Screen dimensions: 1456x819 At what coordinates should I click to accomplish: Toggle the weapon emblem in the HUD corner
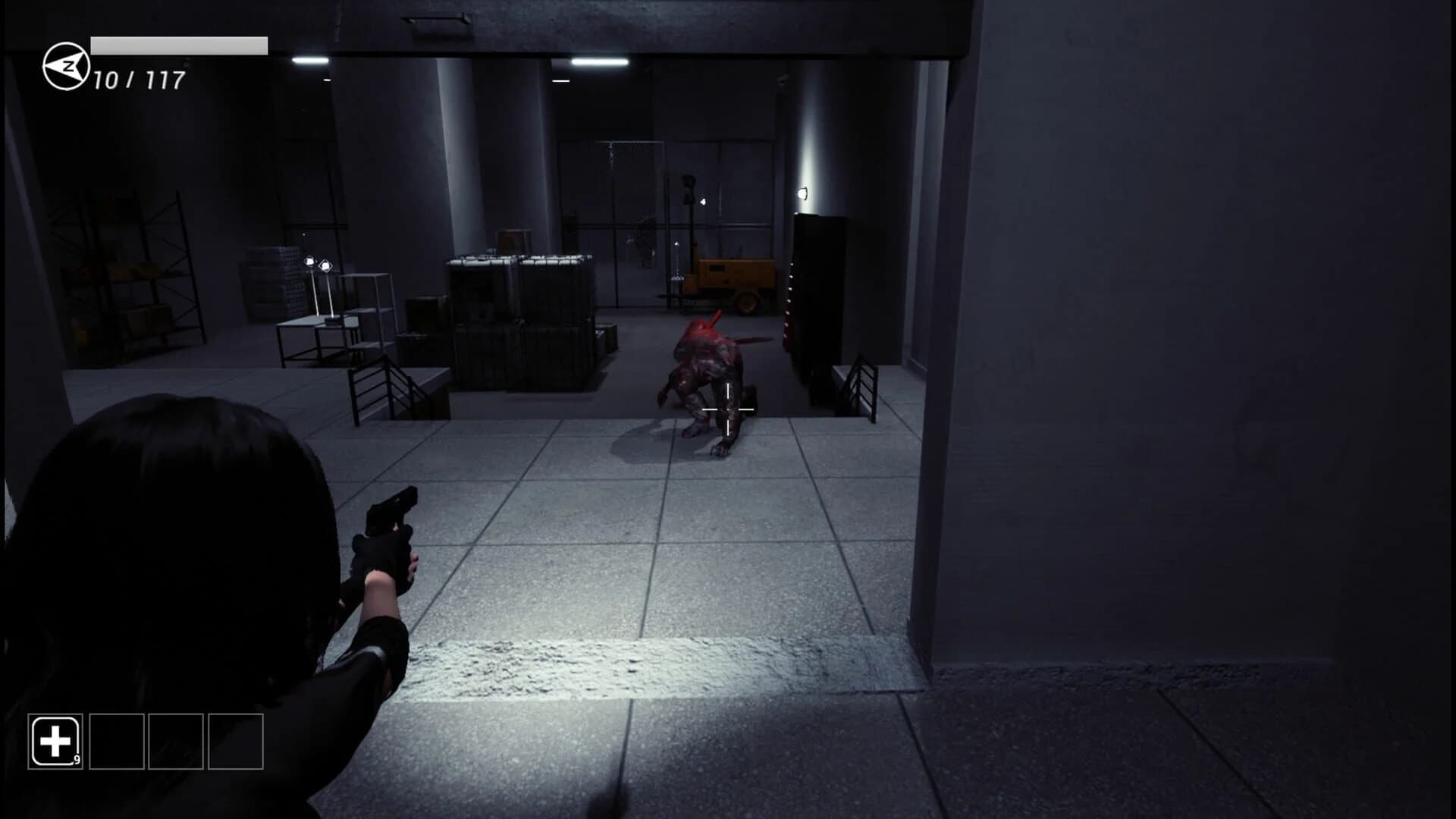click(x=64, y=66)
